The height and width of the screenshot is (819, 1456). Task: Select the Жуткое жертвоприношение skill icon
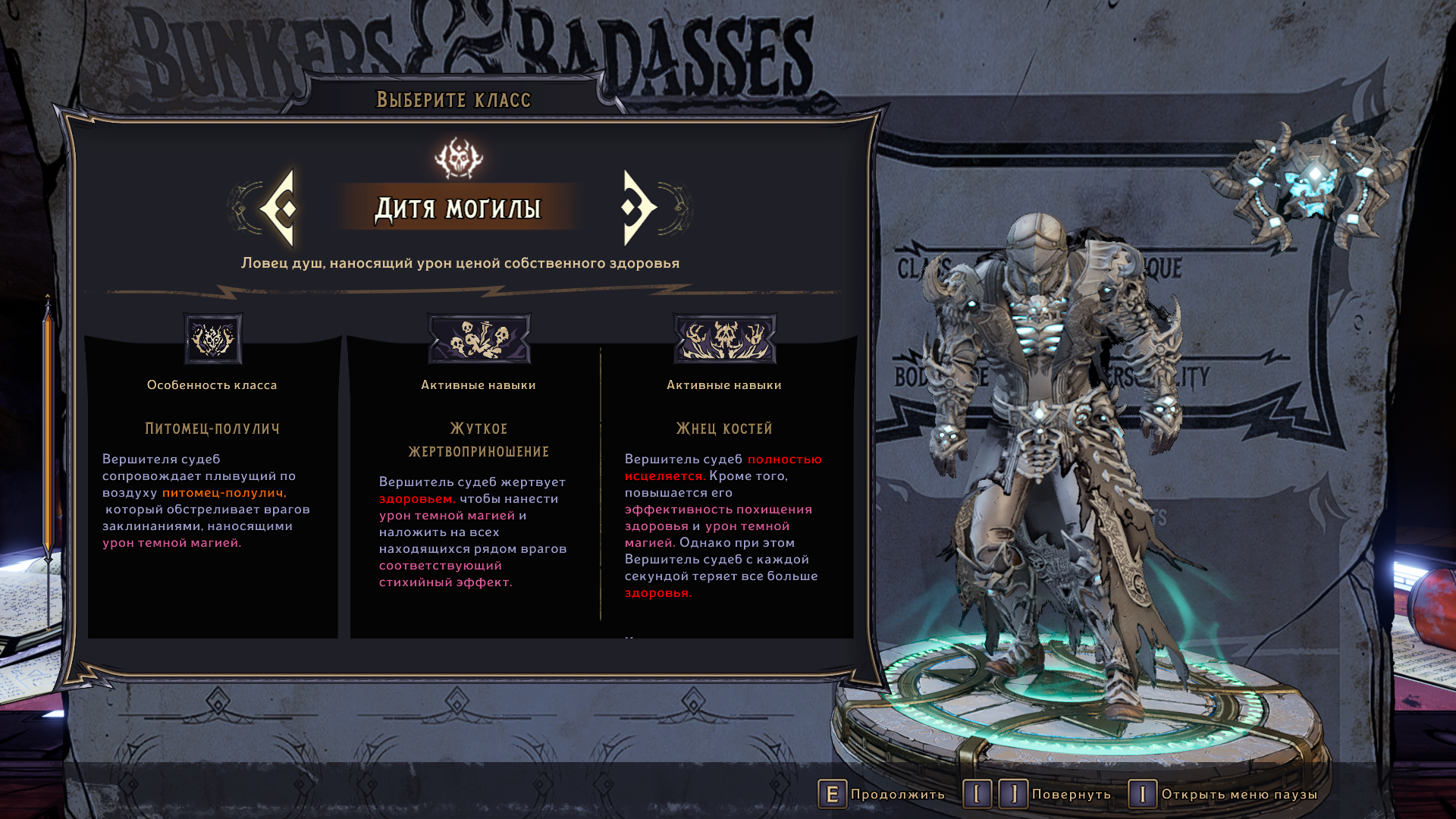[479, 339]
